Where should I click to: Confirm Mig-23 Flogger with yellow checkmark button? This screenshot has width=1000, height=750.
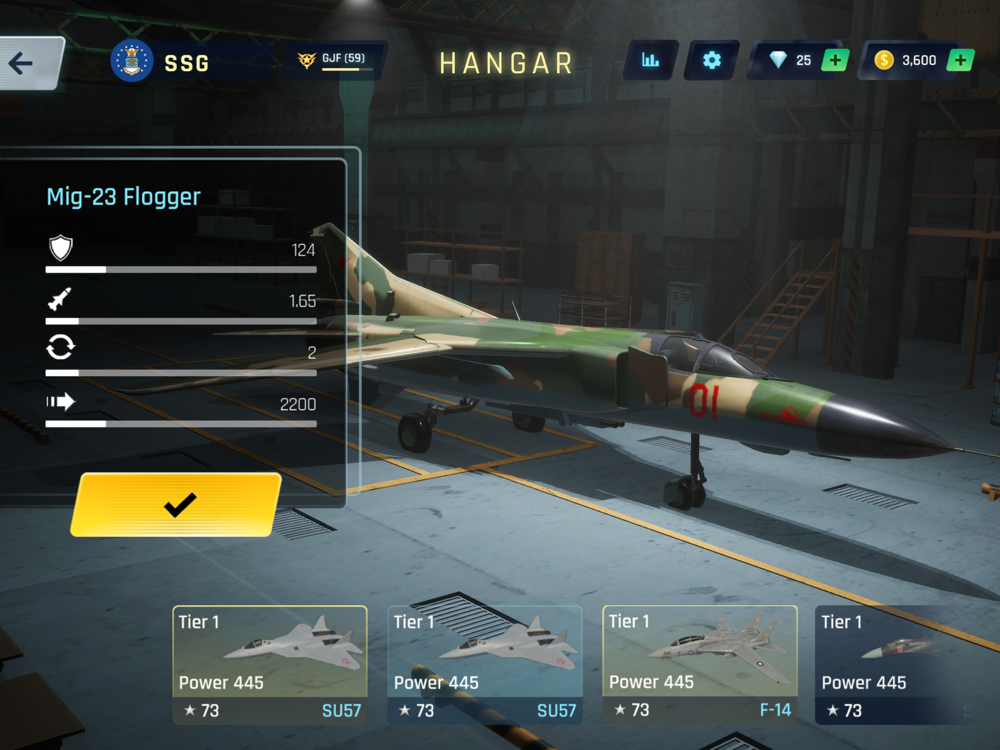(x=178, y=505)
